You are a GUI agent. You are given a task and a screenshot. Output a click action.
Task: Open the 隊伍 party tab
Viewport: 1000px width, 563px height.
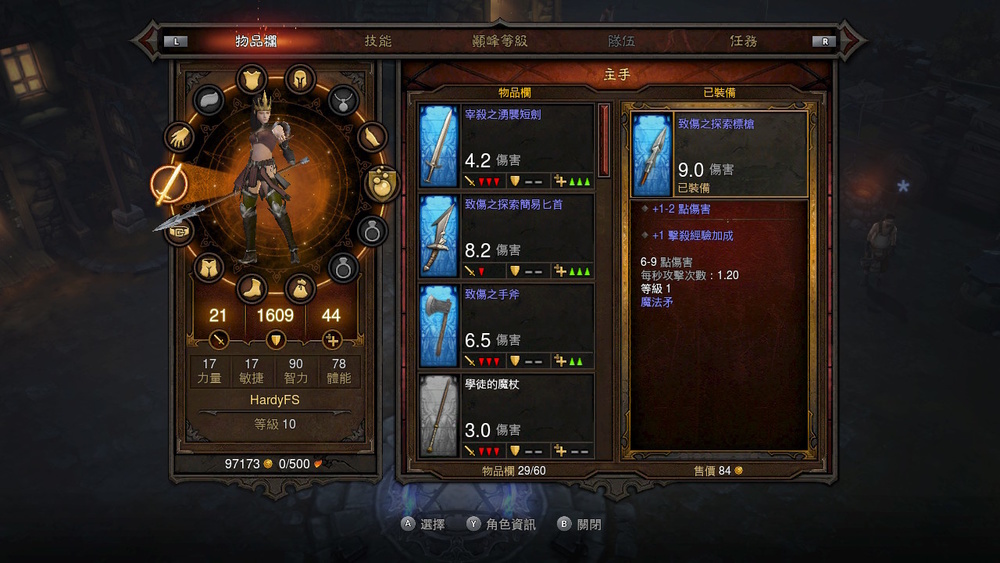621,41
